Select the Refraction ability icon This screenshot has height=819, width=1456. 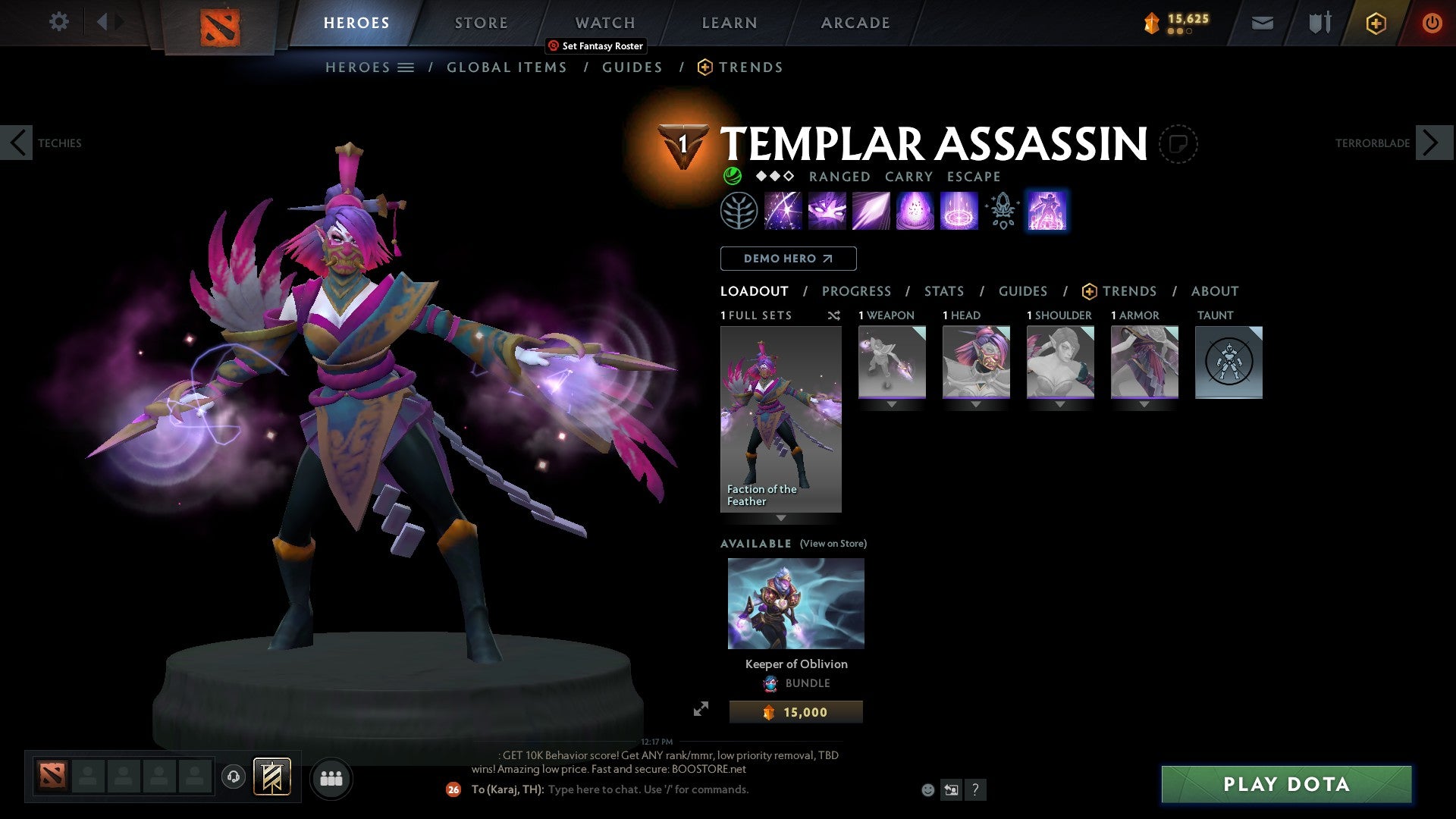tap(783, 211)
